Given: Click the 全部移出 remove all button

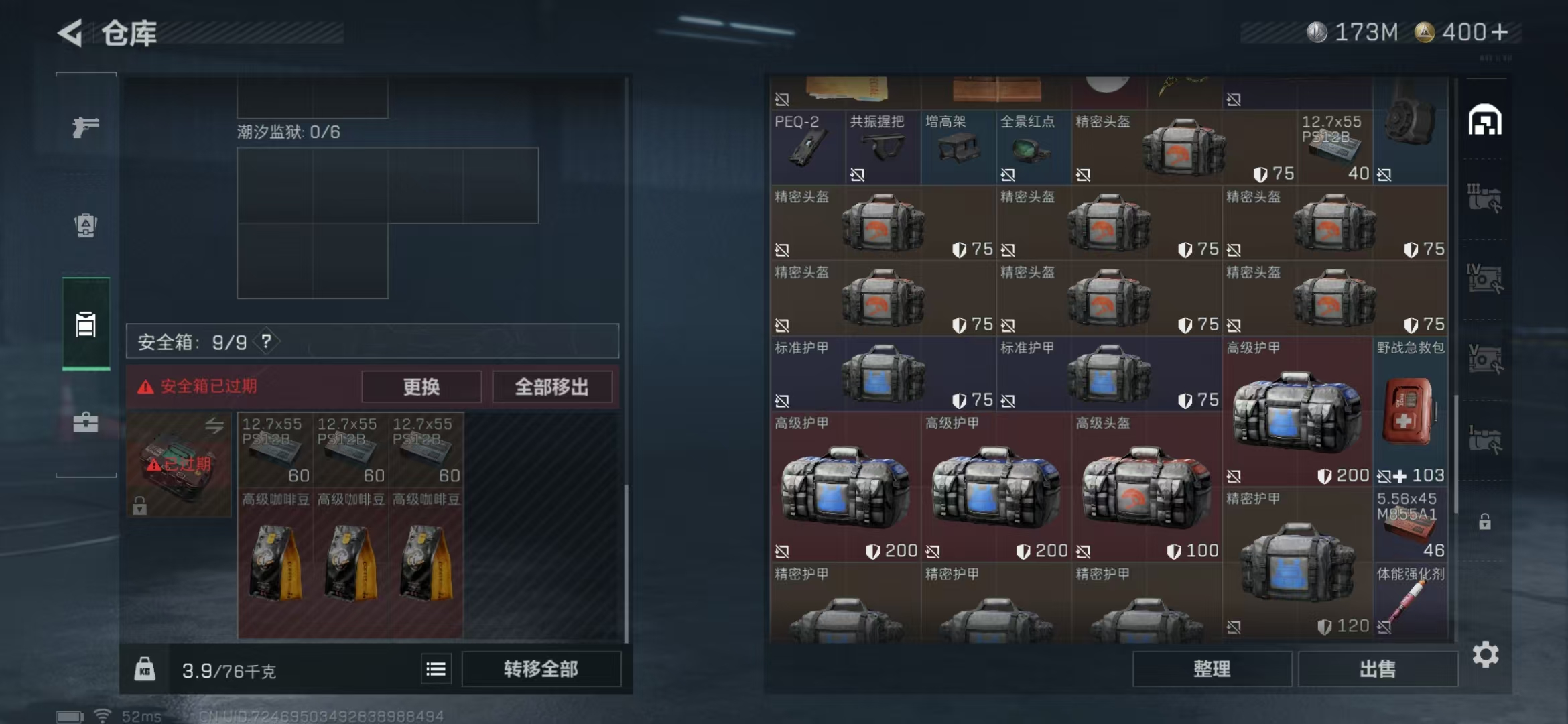Looking at the screenshot, I should point(551,386).
